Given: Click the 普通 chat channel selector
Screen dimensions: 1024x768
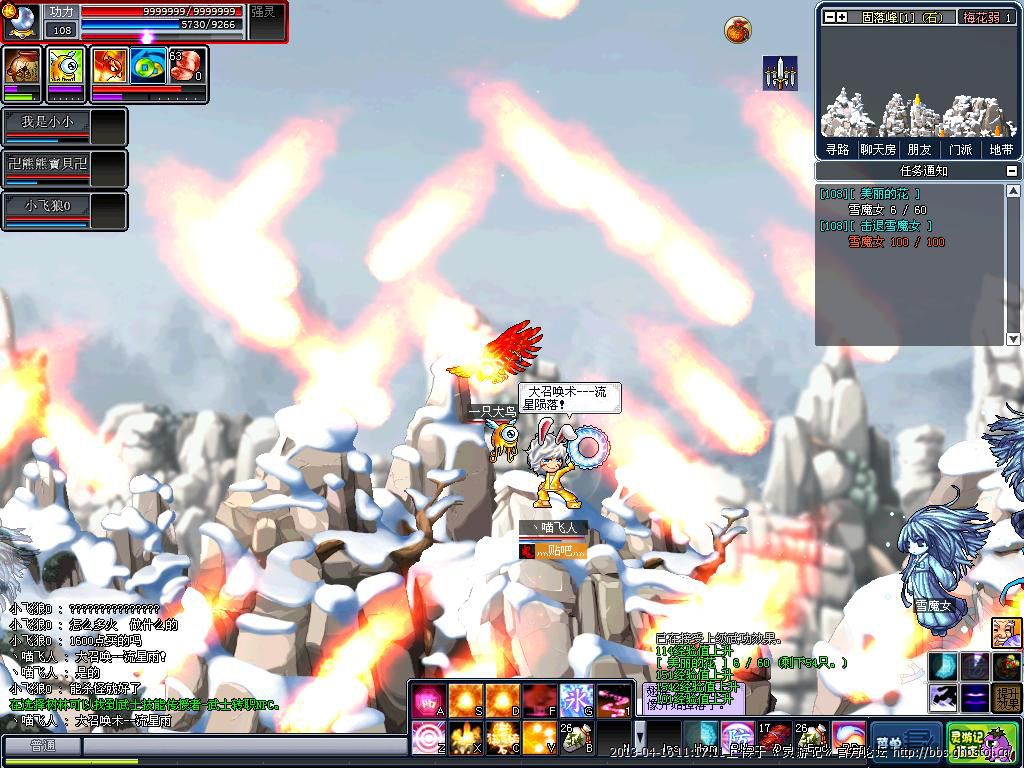Looking at the screenshot, I should 42,746.
